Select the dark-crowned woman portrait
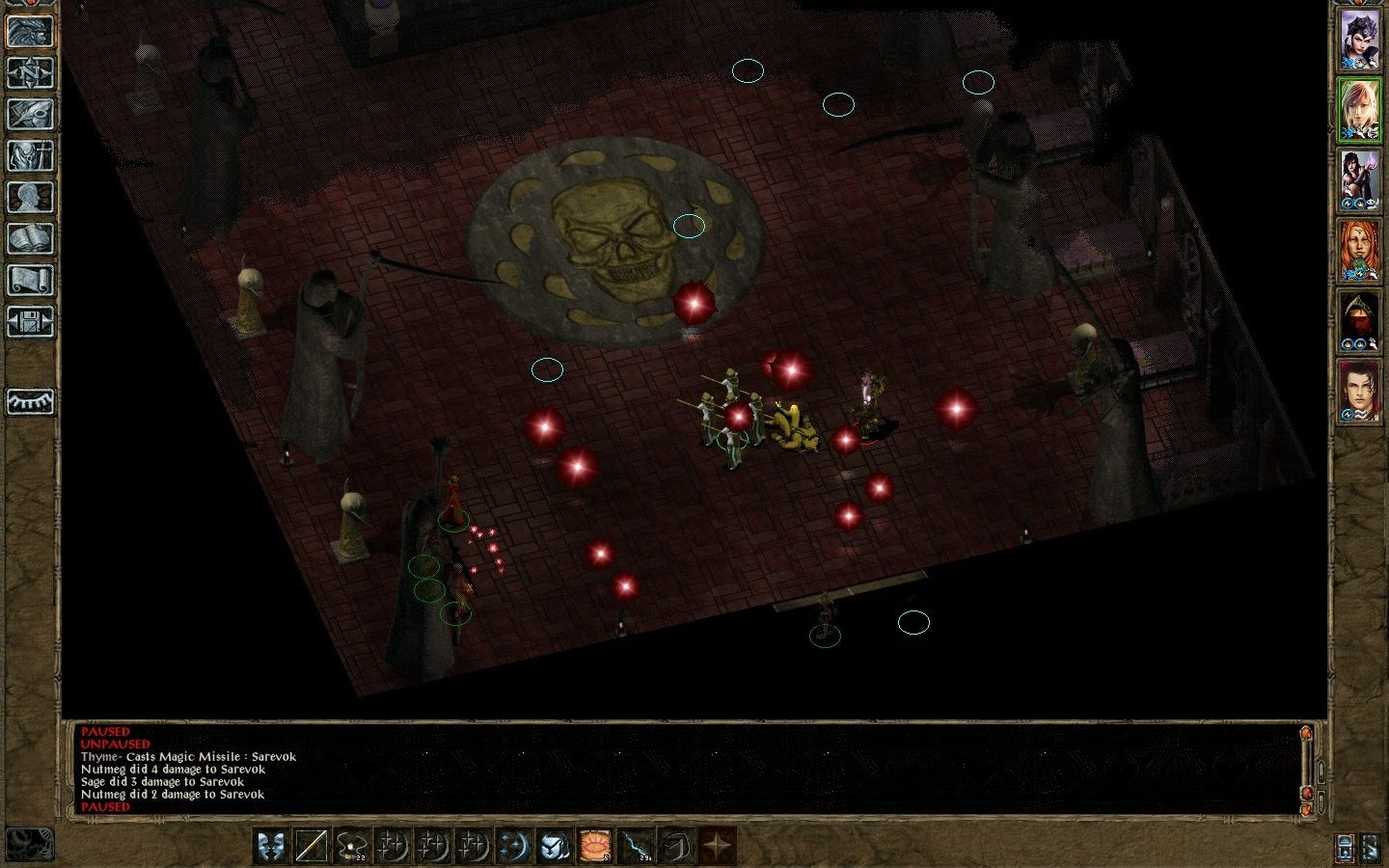This screenshot has height=868, width=1389. click(1360, 40)
